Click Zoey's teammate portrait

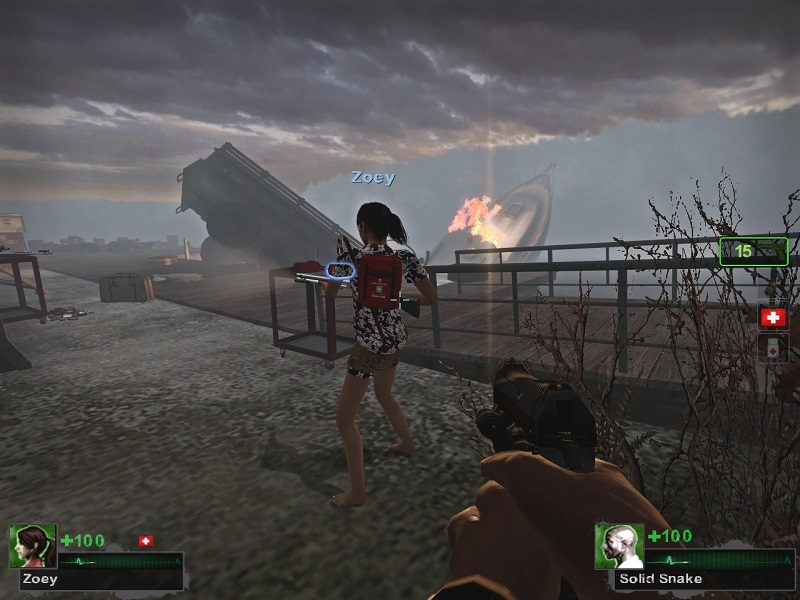click(x=33, y=546)
